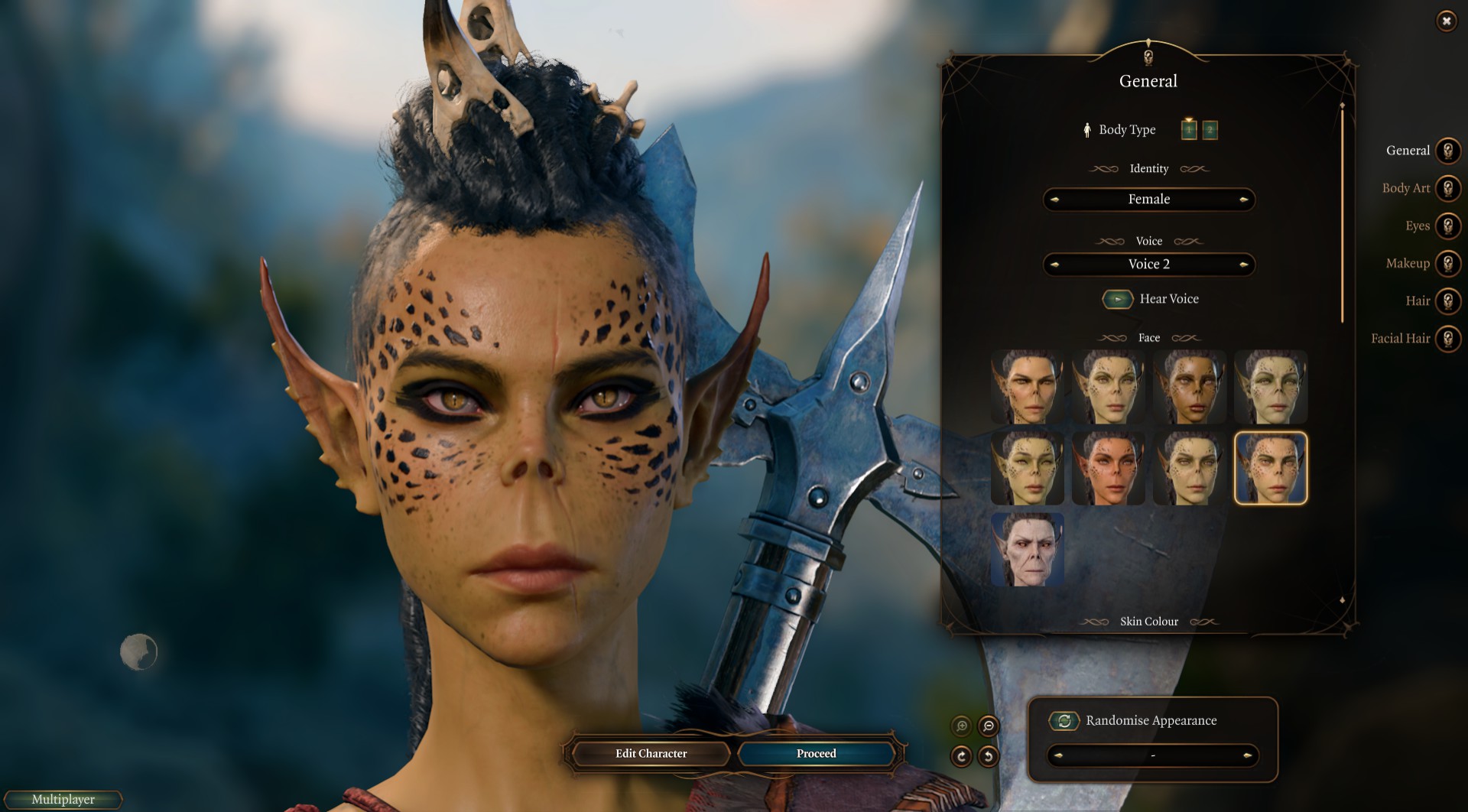
Task: Click the Edit Character button
Action: click(x=651, y=754)
